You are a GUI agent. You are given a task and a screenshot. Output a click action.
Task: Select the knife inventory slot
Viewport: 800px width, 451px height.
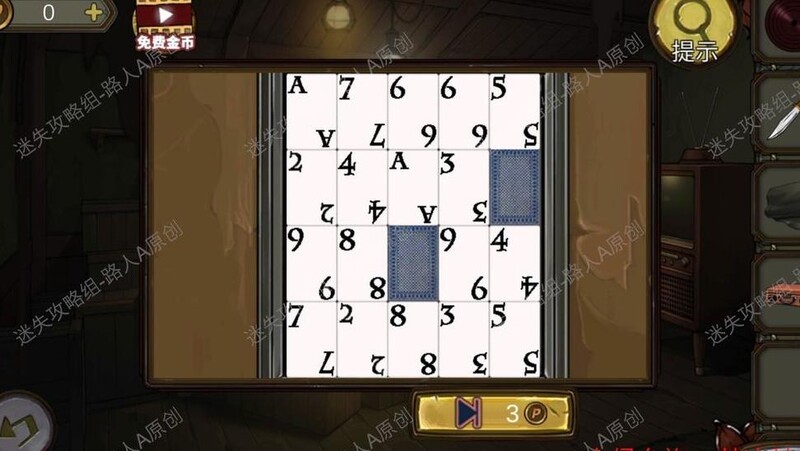[779, 118]
